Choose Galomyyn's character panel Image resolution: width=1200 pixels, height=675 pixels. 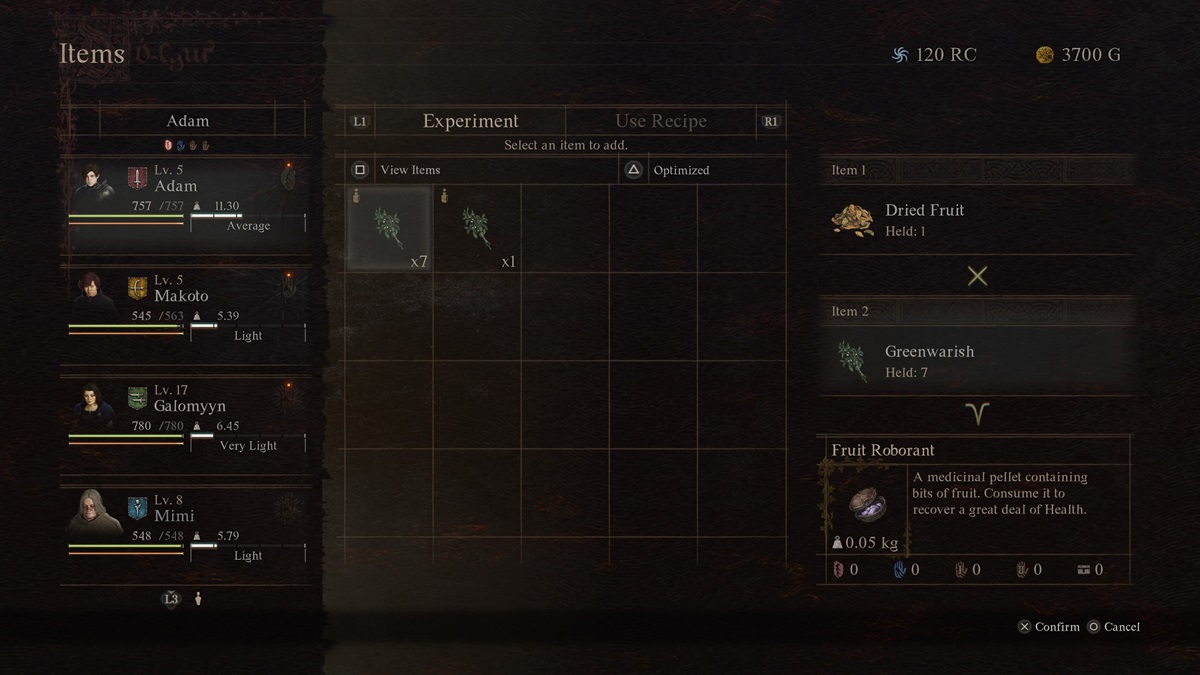point(187,417)
